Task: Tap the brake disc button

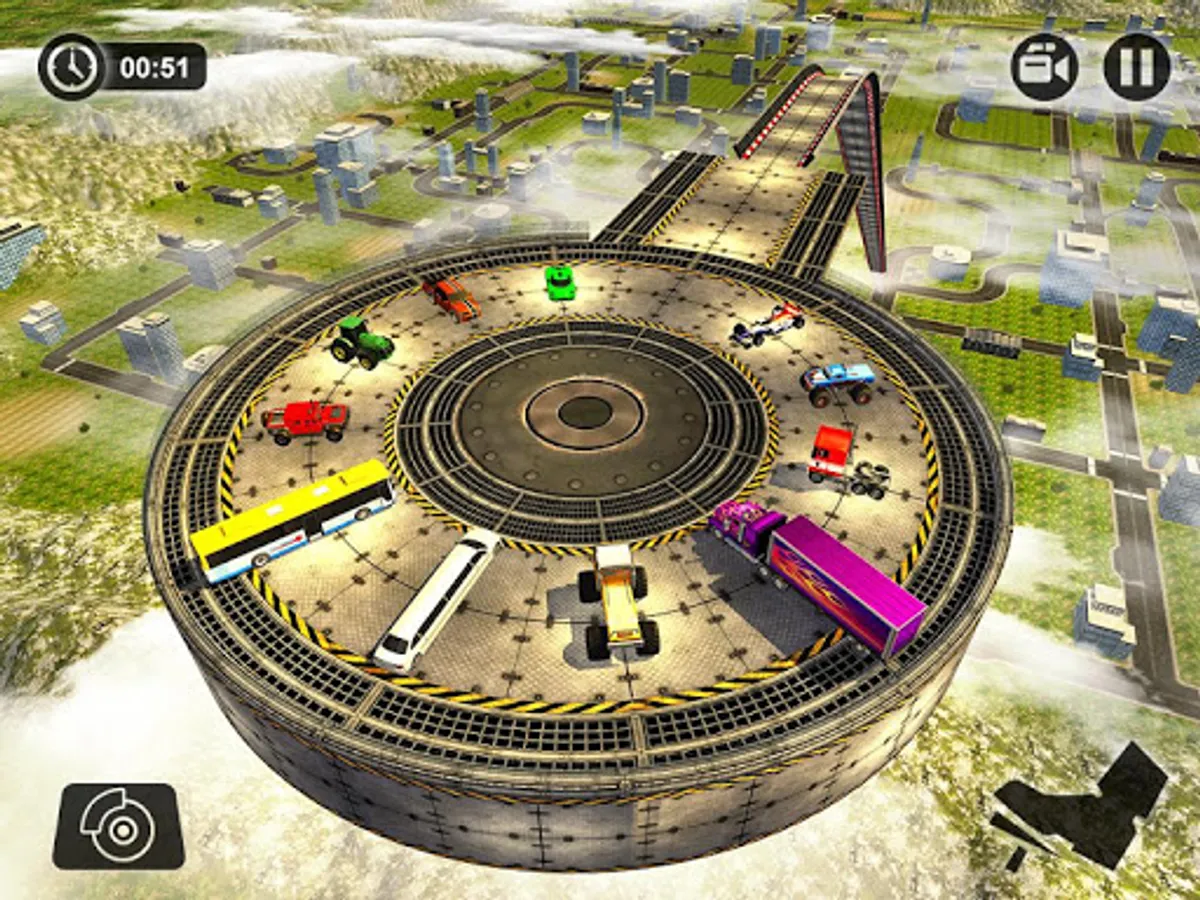Action: click(118, 825)
